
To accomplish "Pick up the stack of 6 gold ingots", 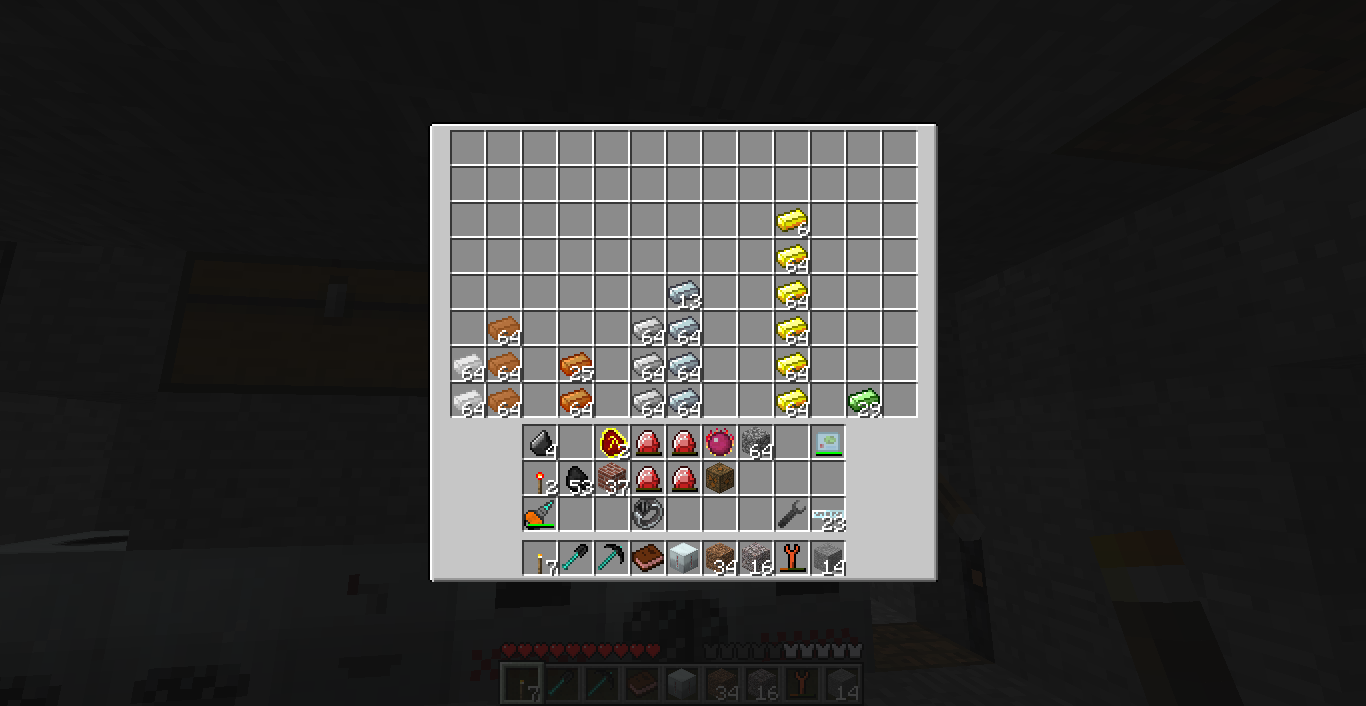I will pos(791,220).
